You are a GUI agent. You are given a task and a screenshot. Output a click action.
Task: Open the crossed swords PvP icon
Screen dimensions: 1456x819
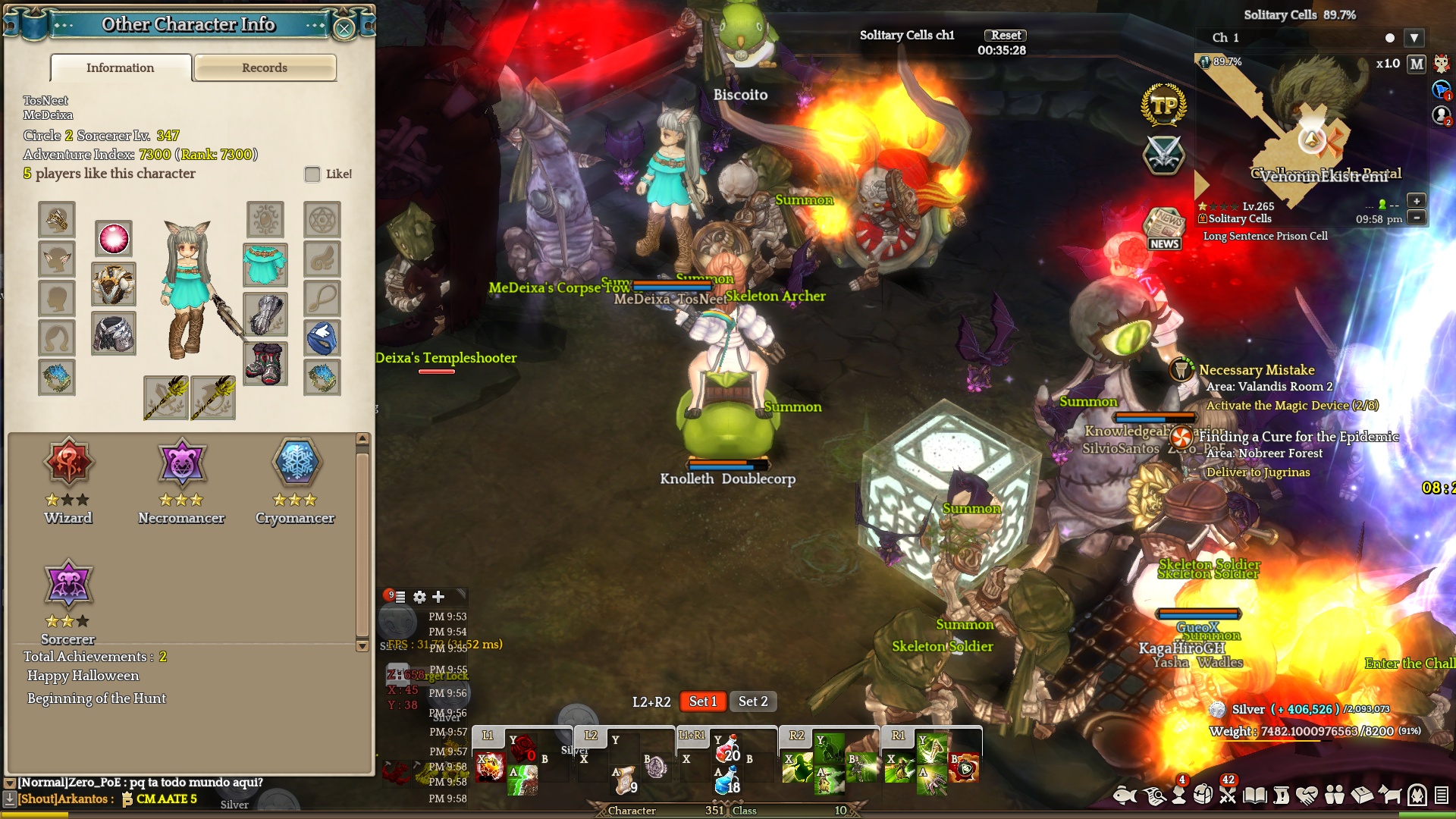(x=1163, y=154)
